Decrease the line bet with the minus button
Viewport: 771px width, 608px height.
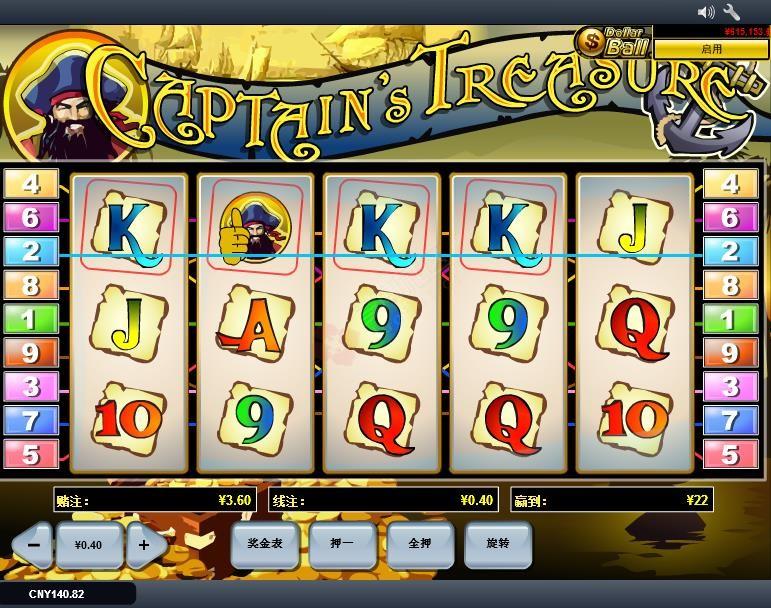click(33, 545)
